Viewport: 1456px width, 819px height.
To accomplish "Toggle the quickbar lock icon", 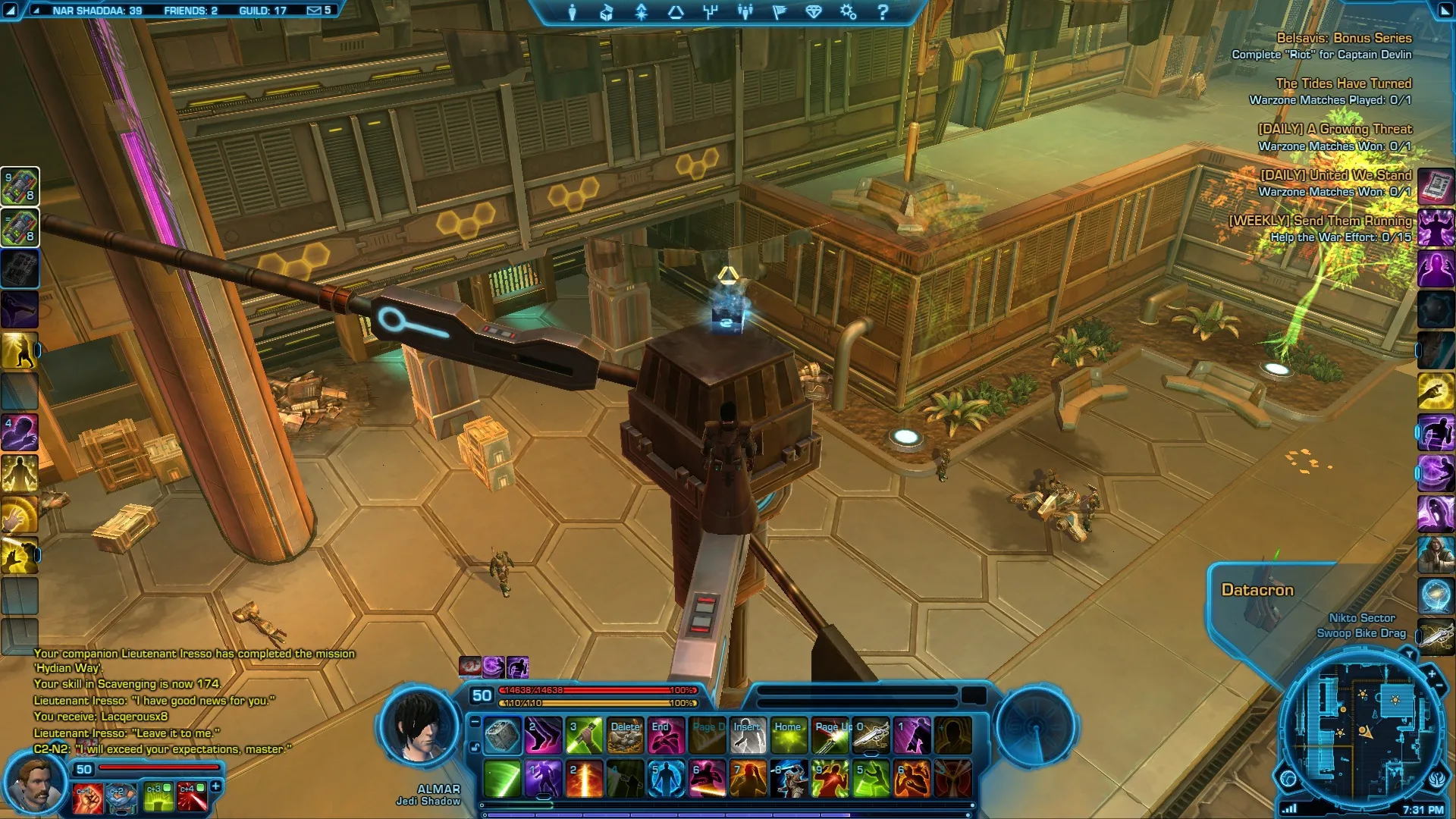I will tap(475, 747).
